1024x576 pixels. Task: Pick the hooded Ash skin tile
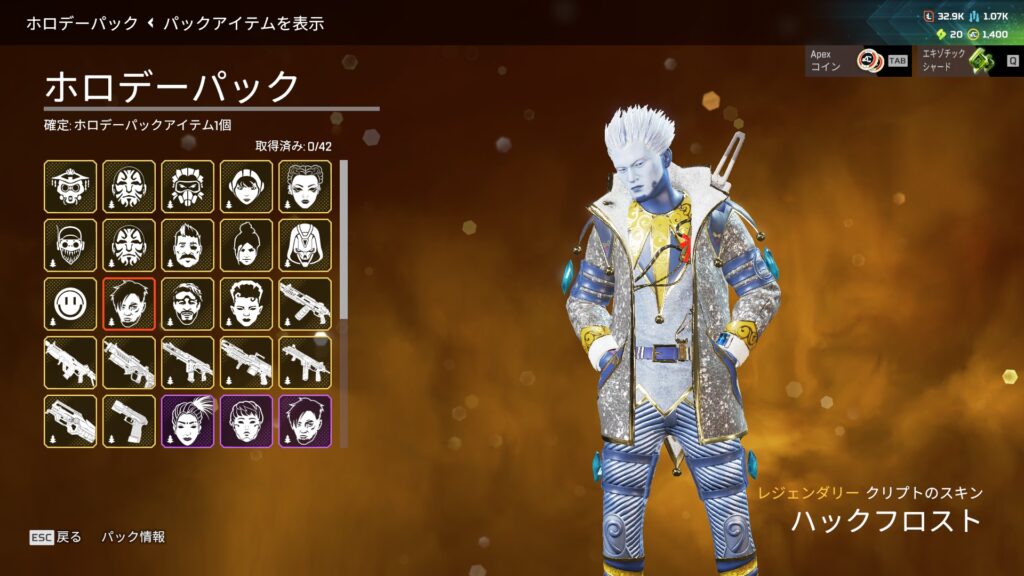pos(305,245)
